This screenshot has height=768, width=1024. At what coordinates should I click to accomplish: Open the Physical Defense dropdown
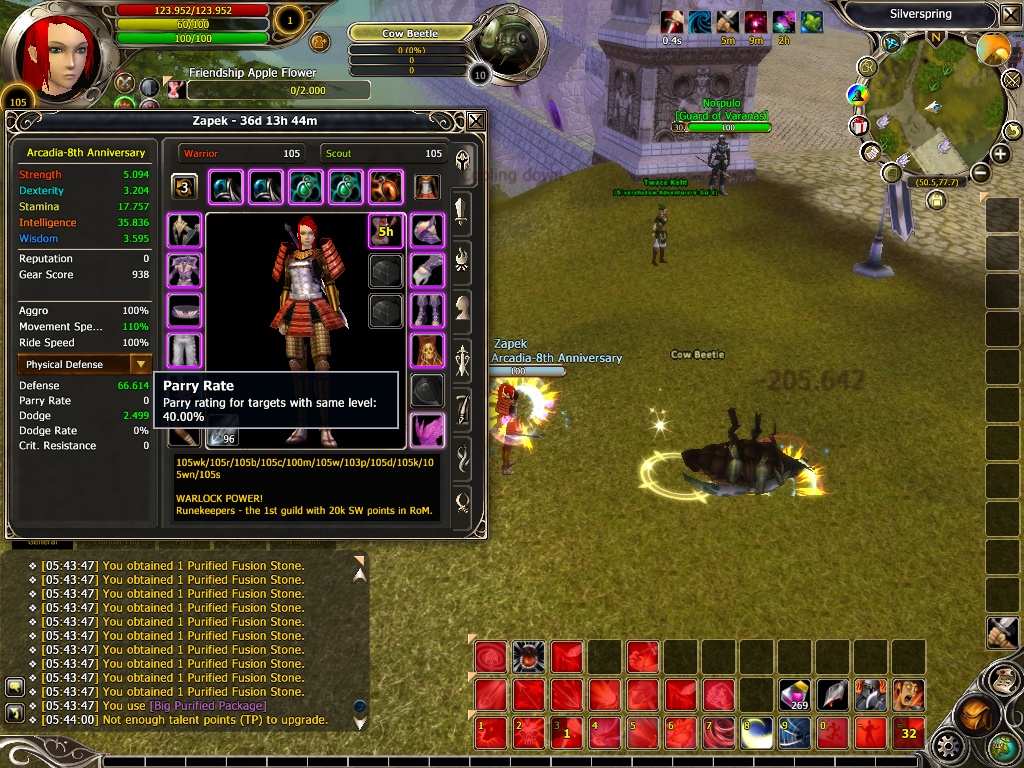point(141,365)
